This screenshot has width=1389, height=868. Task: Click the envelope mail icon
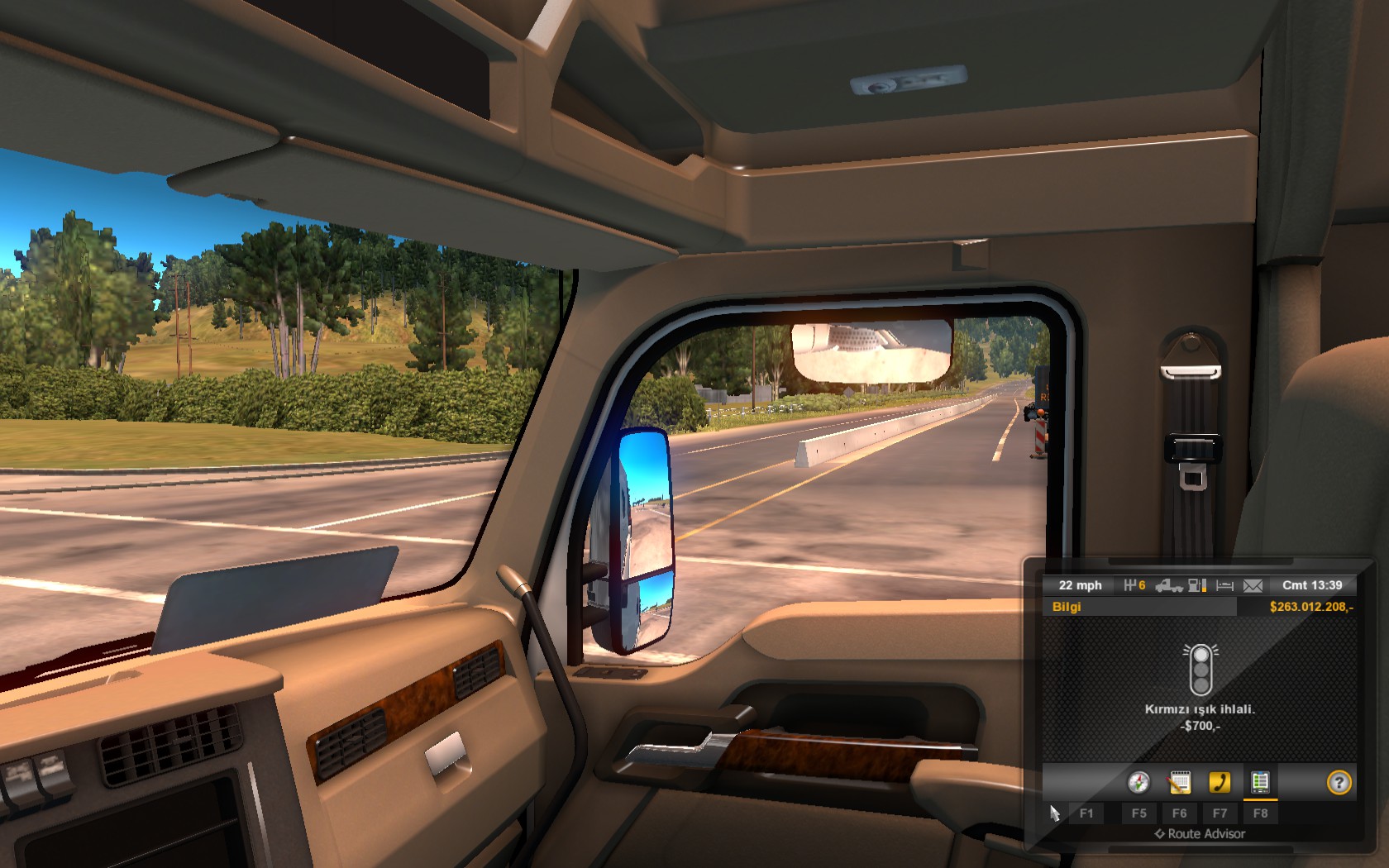coord(1253,585)
